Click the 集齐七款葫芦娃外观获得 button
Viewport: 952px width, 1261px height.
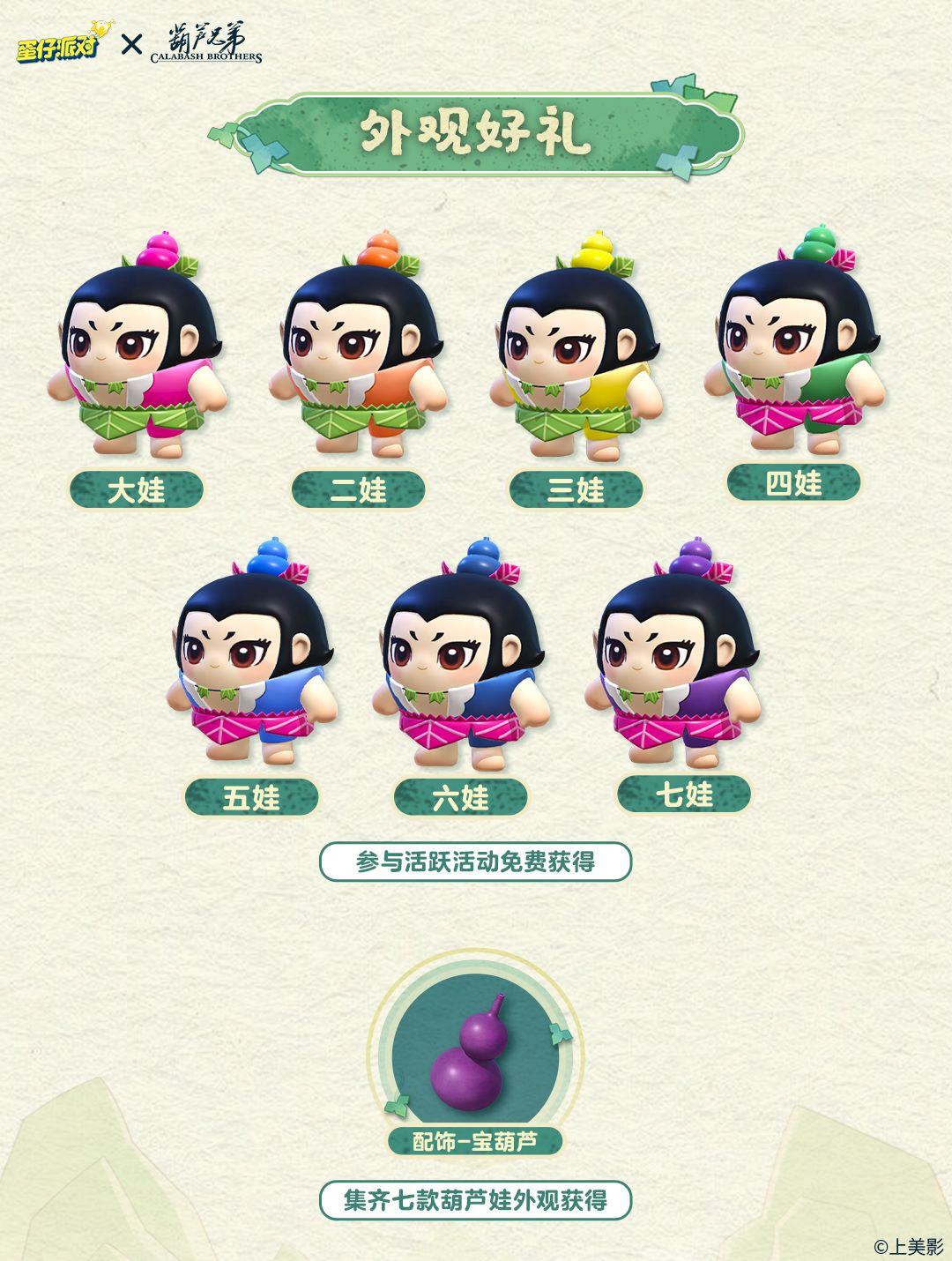click(475, 1200)
